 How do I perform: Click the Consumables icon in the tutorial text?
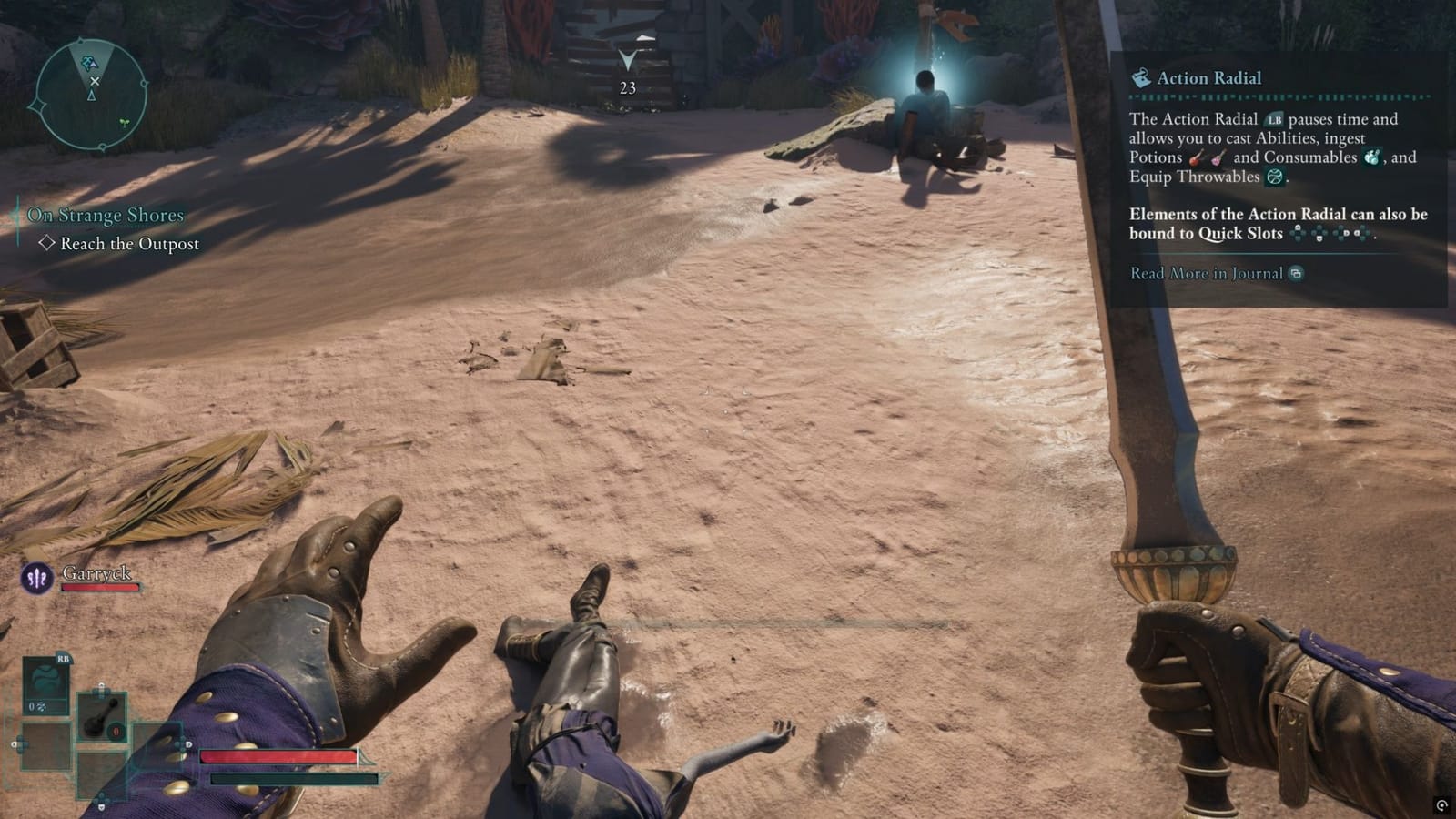[1373, 158]
